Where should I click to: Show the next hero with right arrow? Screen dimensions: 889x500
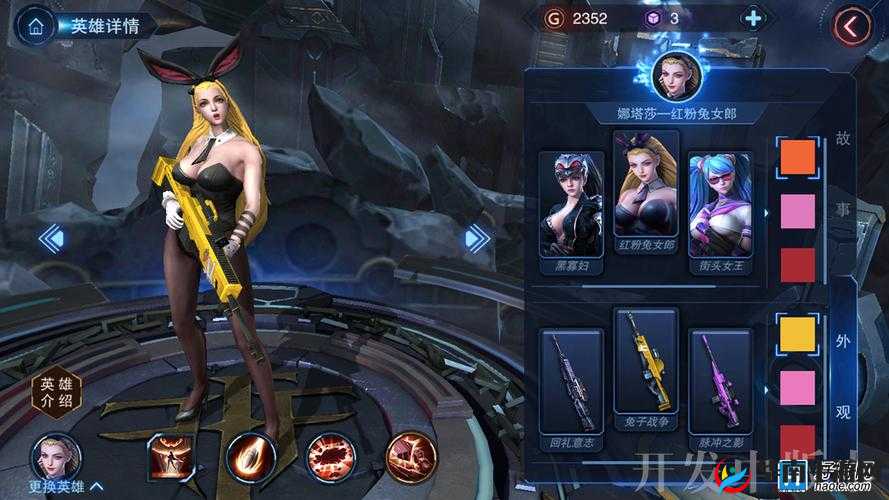(477, 238)
